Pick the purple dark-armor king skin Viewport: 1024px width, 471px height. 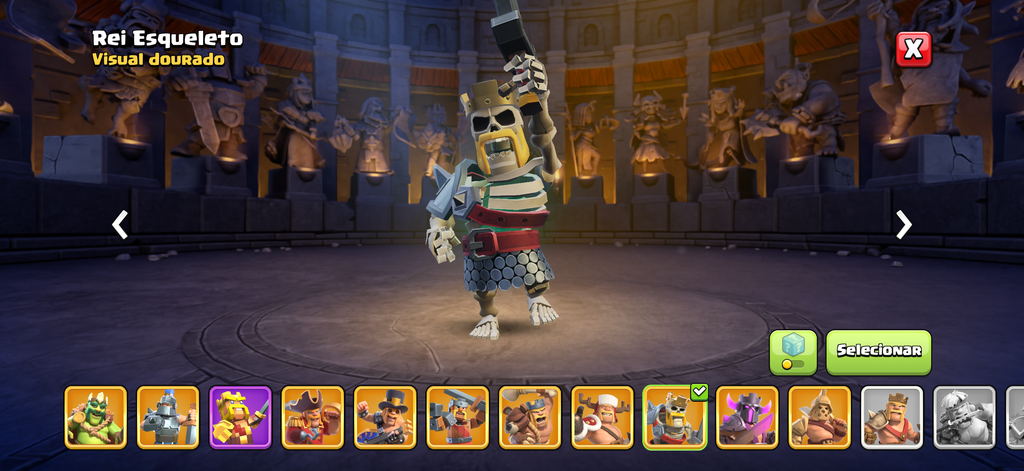747,416
